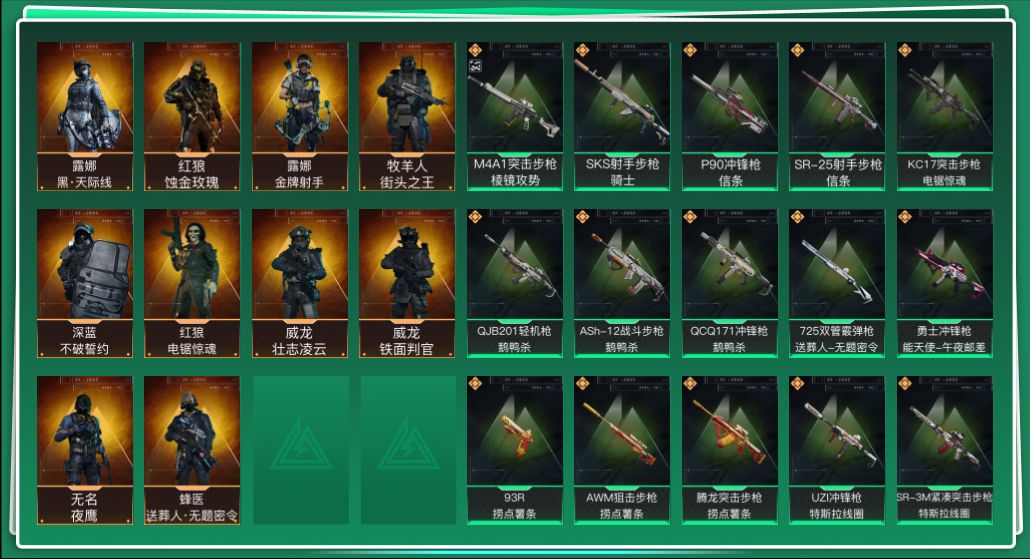The width and height of the screenshot is (1030, 559).
Task: Choose the 红狼 电锯惊魂 operator skin
Action: pyautogui.click(x=192, y=283)
